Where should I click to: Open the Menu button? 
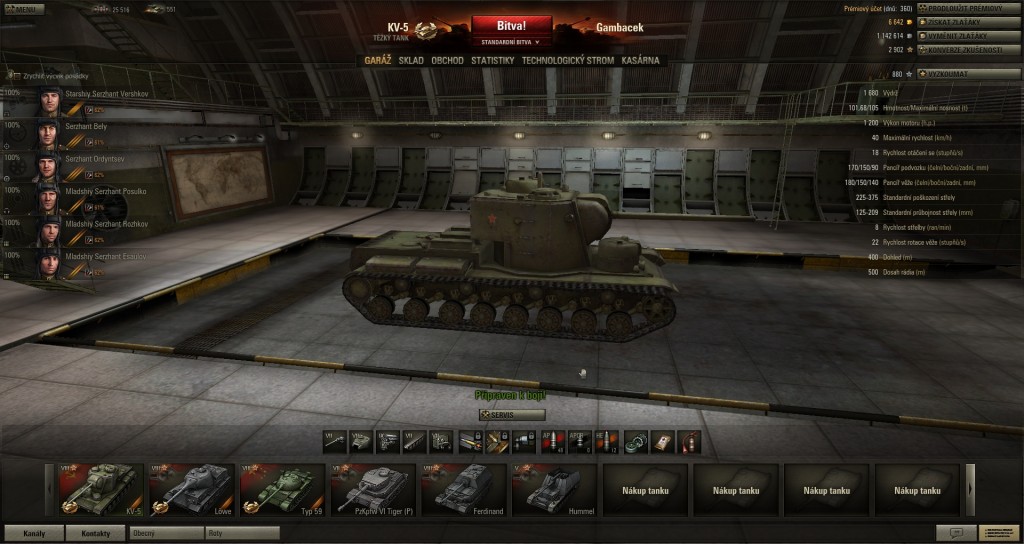(x=23, y=9)
